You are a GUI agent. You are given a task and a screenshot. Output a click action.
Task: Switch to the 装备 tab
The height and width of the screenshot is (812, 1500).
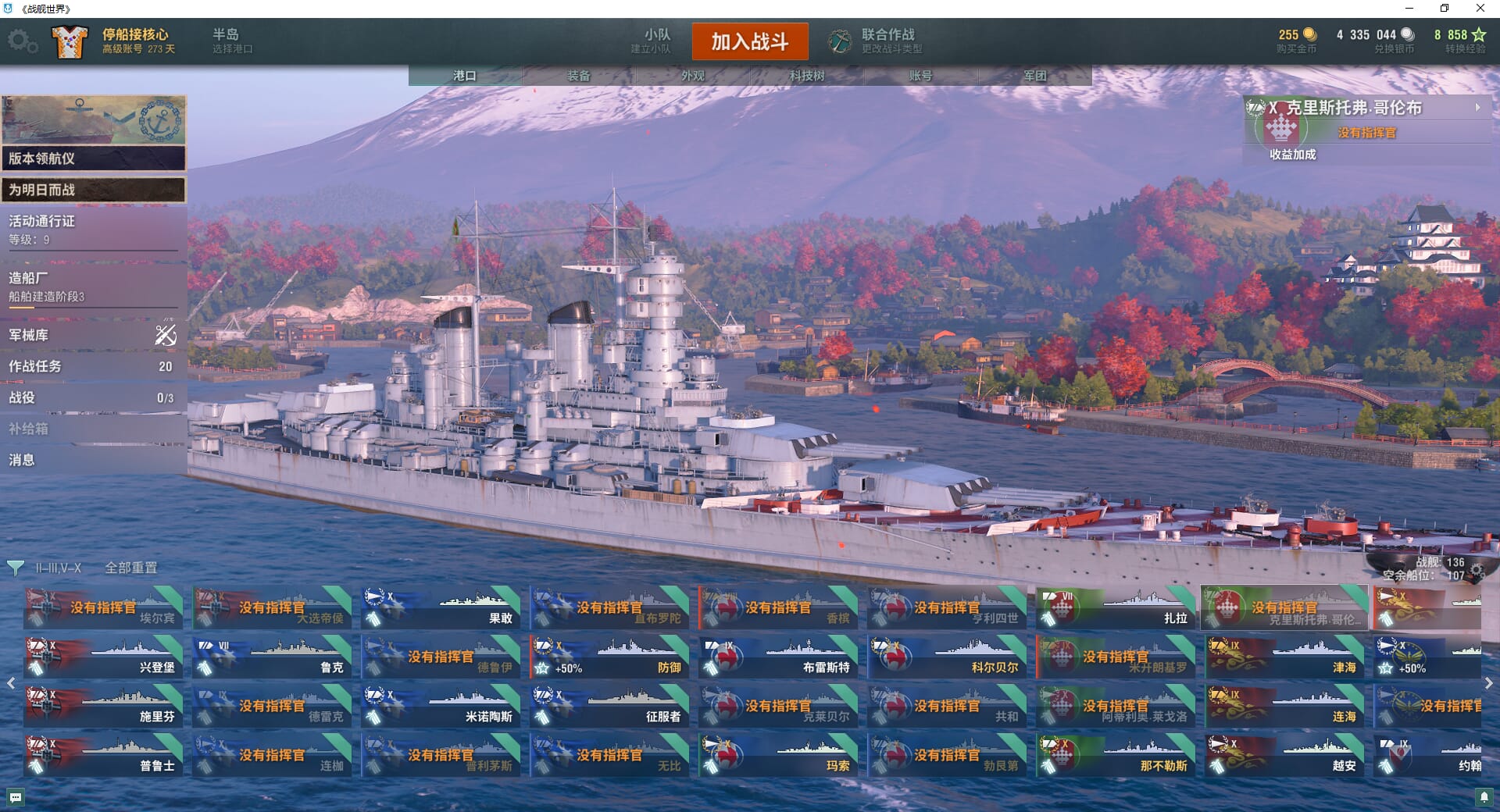coord(579,76)
